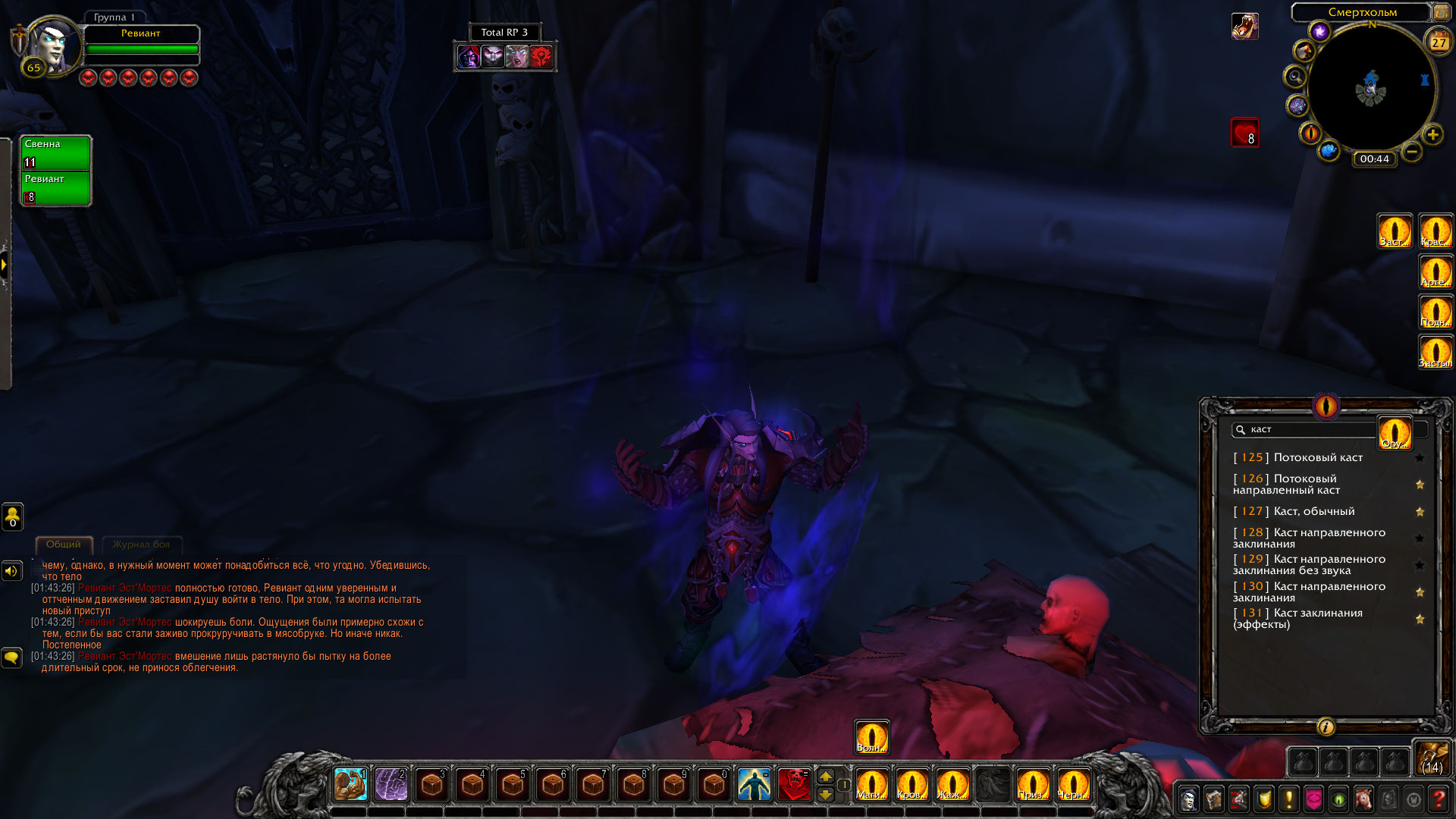Click the minimap tracking magnifier button

1294,77
